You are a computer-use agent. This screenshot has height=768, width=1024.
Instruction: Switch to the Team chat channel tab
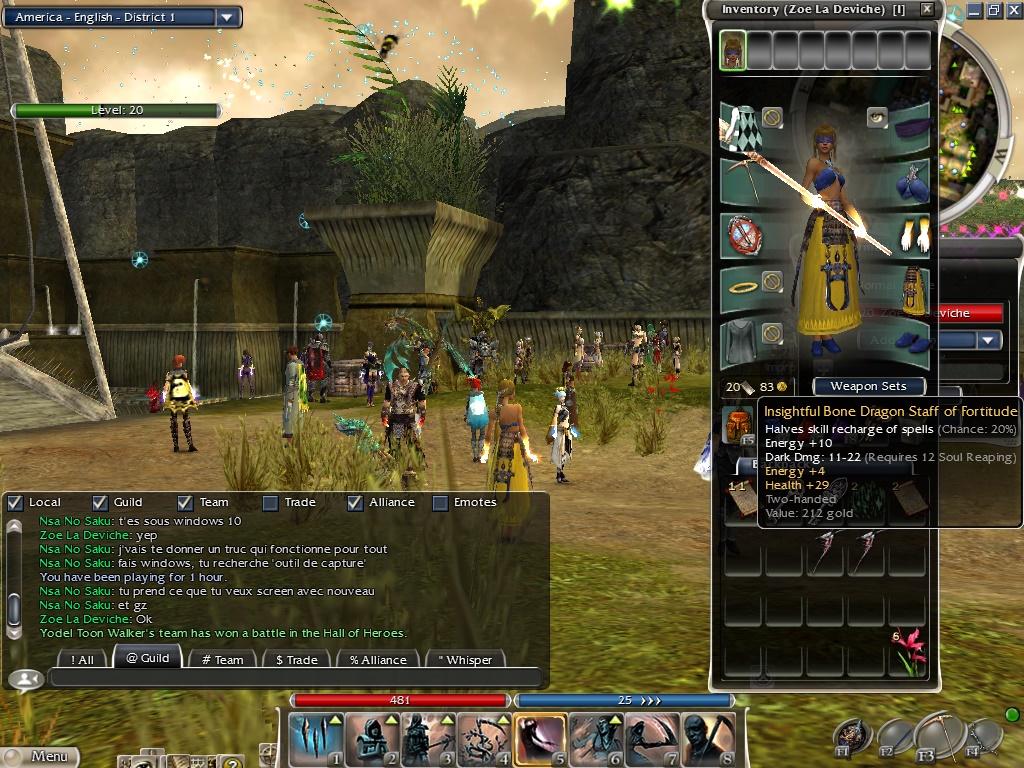coord(222,659)
